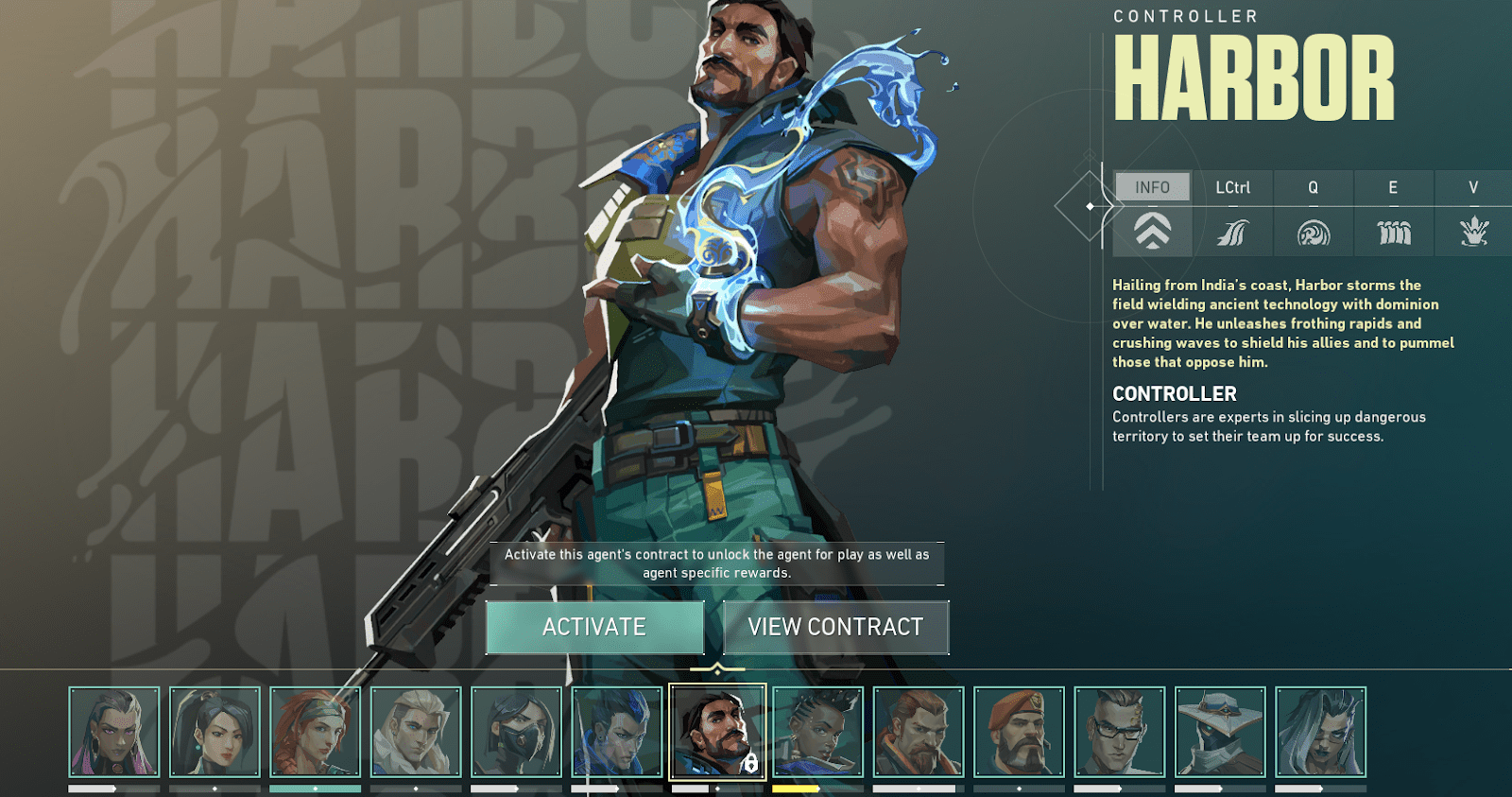This screenshot has width=1512, height=797.
Task: Choose the Fade agent portrait
Action: tap(1320, 732)
